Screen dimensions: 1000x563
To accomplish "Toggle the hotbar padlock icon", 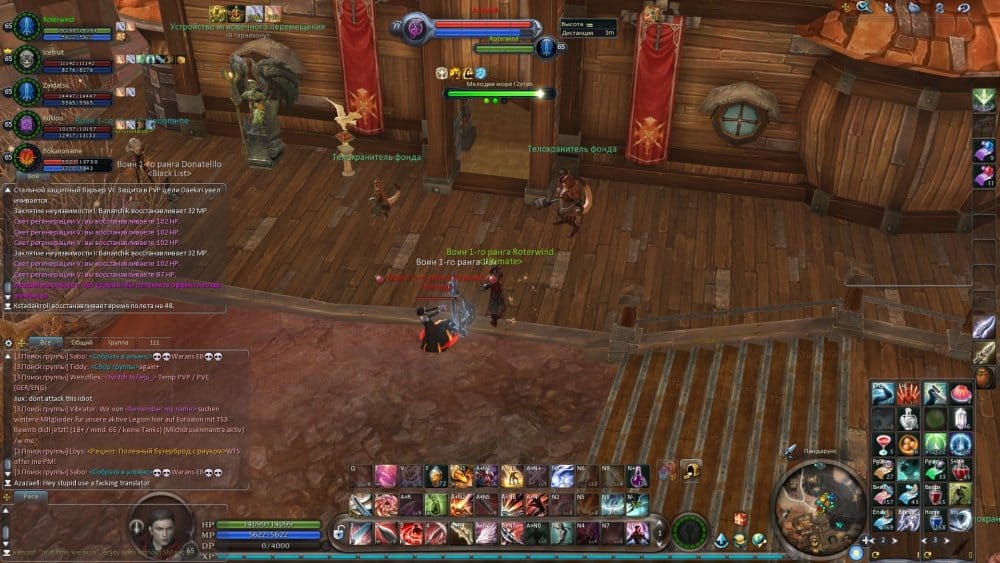I will pyautogui.click(x=339, y=530).
